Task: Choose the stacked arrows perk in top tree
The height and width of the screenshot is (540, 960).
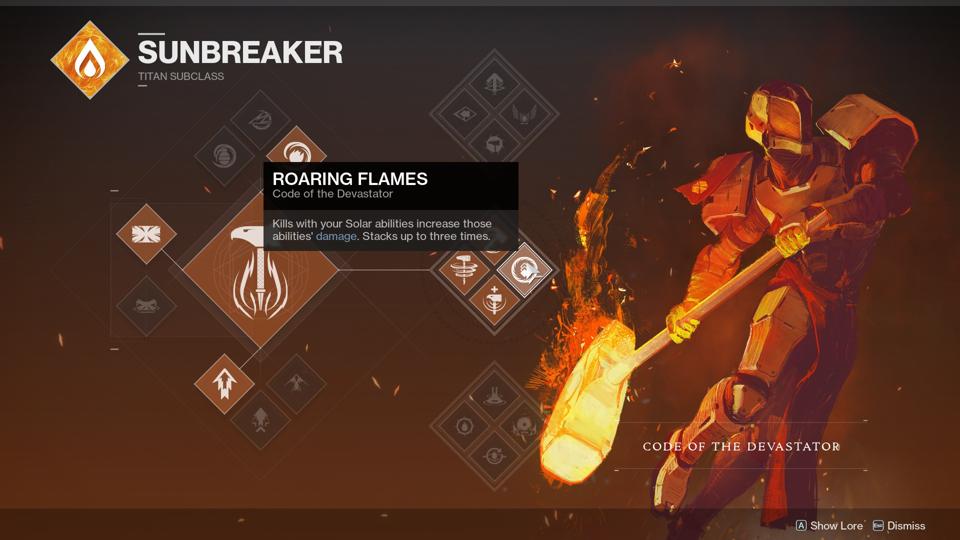Action: [x=494, y=83]
